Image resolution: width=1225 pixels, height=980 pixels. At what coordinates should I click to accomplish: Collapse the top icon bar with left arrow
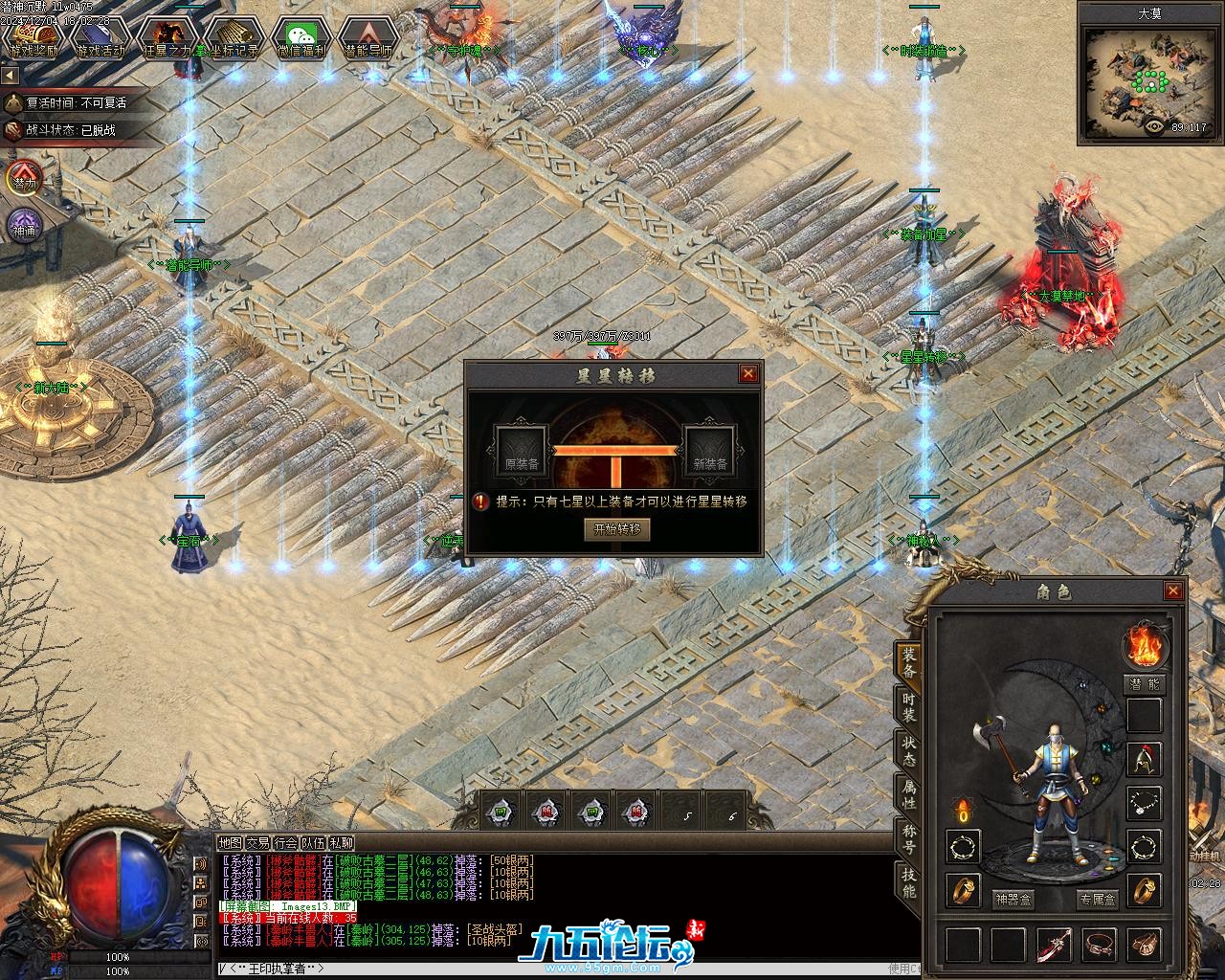[10, 75]
